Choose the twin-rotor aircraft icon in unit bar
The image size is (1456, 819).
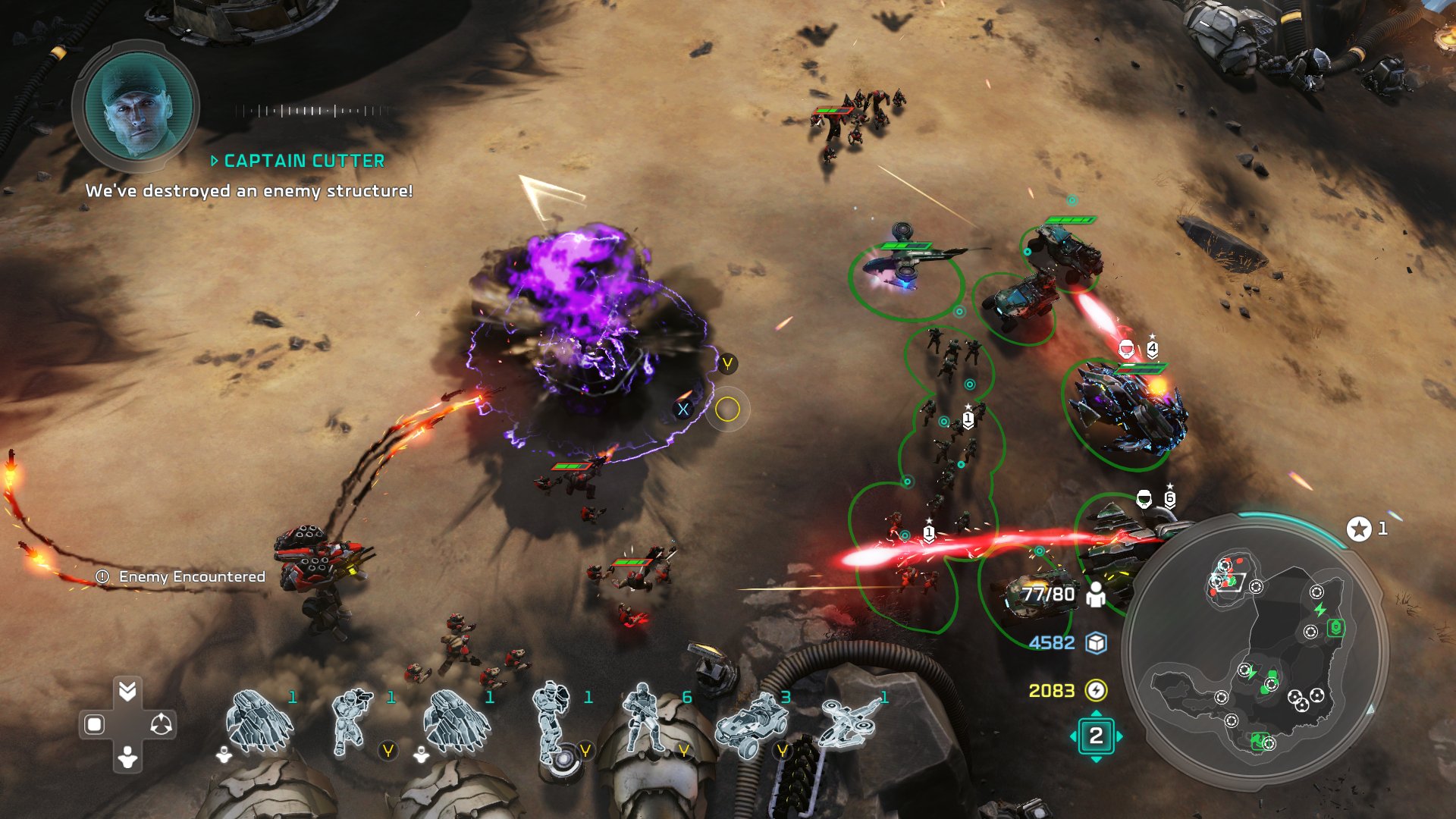tap(848, 721)
